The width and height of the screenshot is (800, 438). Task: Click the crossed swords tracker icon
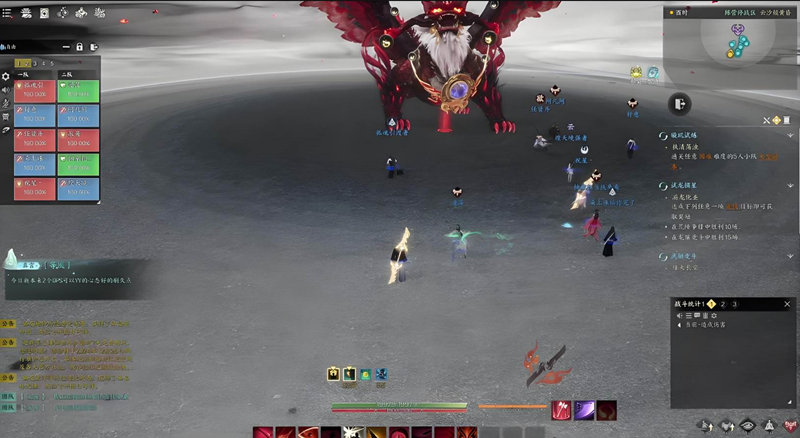pos(767,120)
